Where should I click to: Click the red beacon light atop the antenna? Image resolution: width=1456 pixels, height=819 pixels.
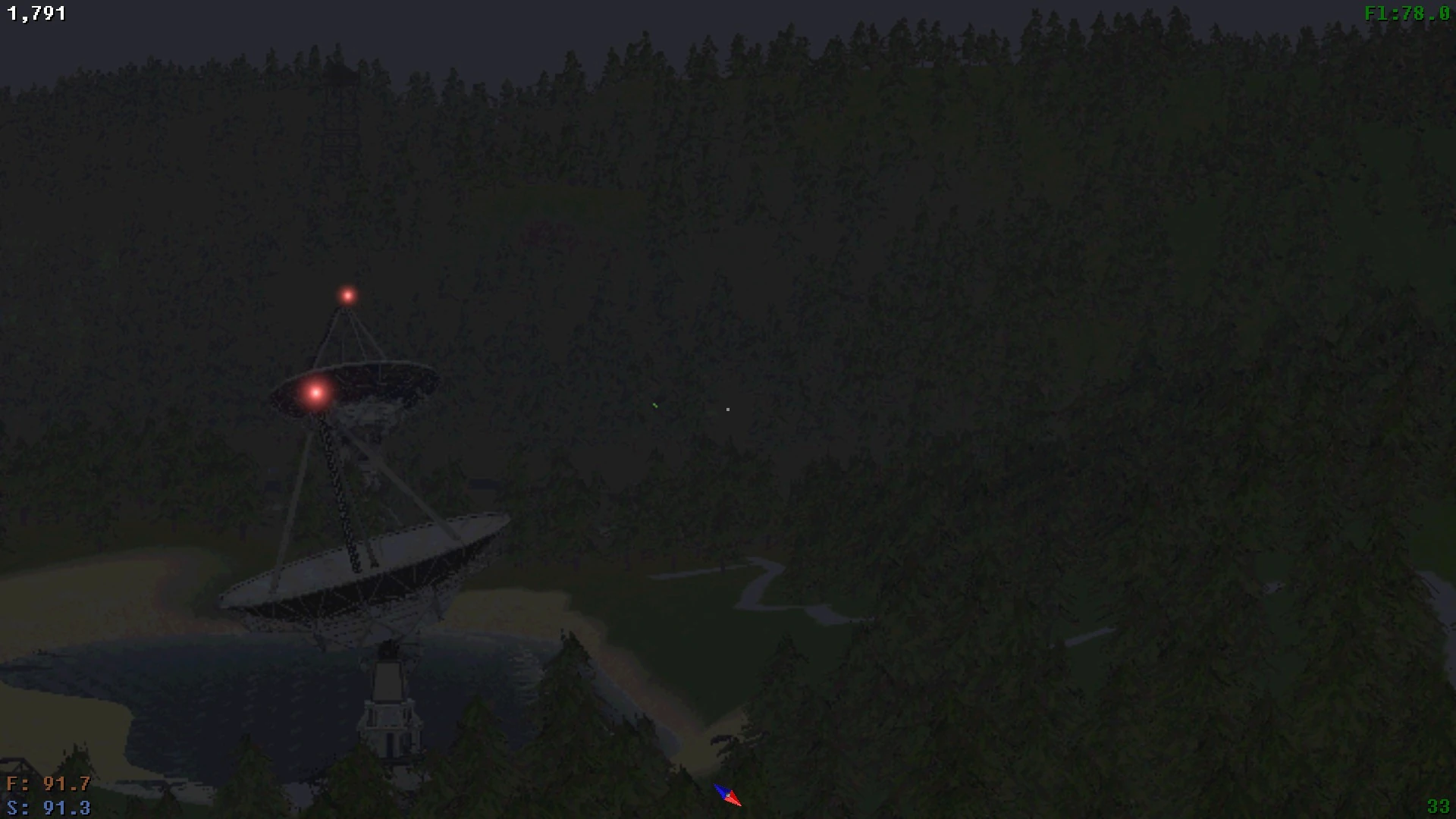(347, 296)
